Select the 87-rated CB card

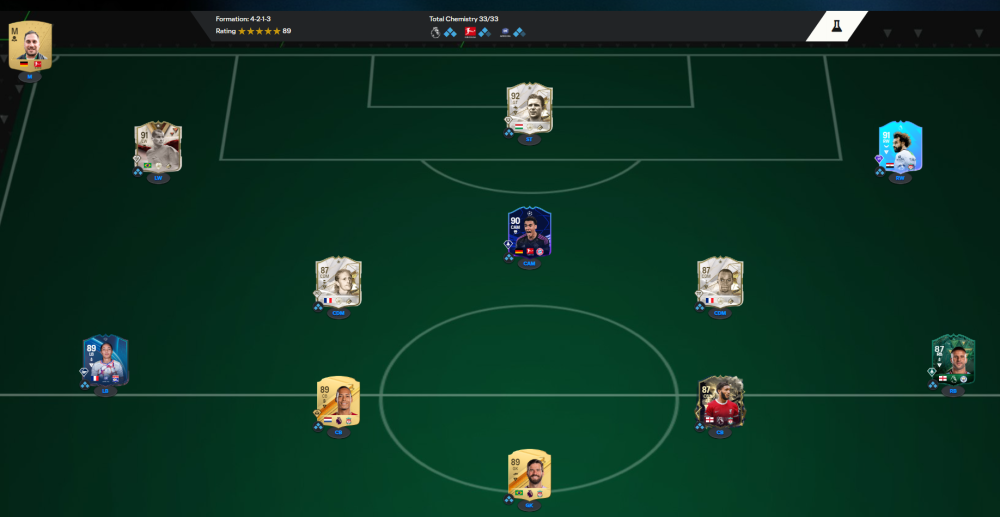click(x=720, y=402)
